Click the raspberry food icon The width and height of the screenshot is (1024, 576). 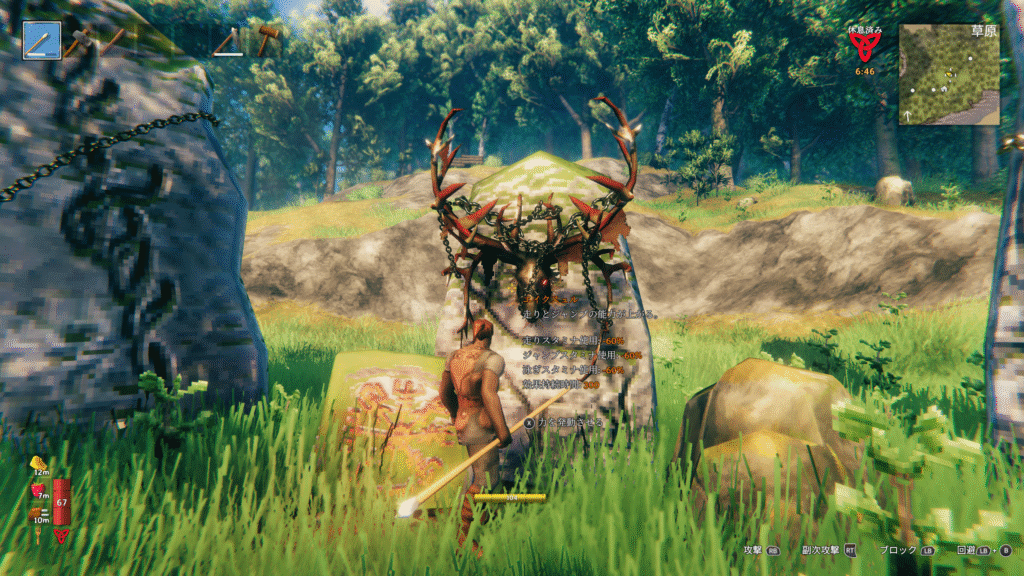click(x=40, y=489)
